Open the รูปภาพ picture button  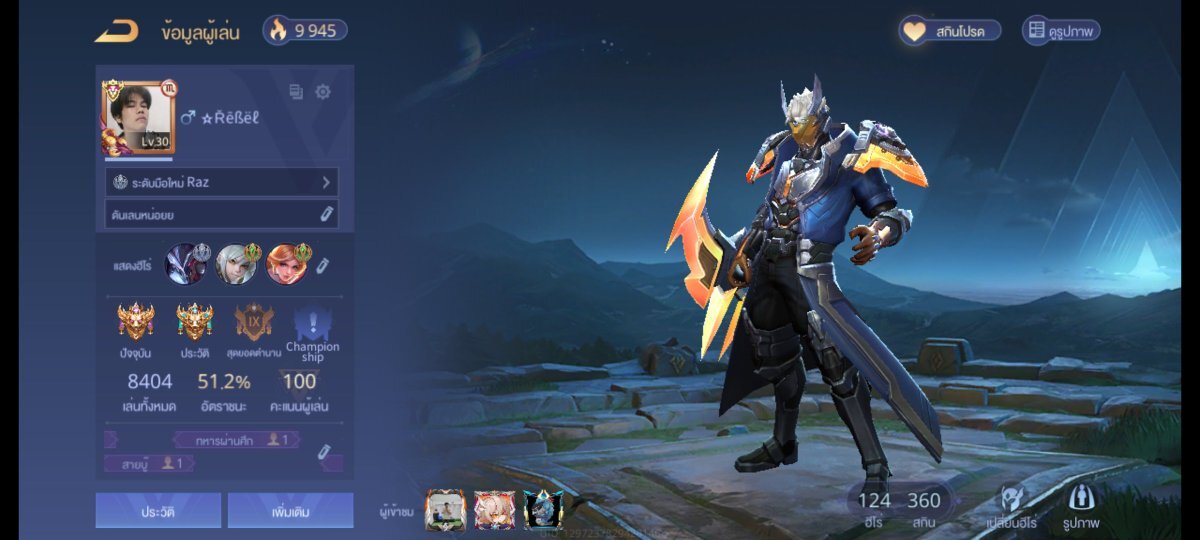coord(1082,507)
